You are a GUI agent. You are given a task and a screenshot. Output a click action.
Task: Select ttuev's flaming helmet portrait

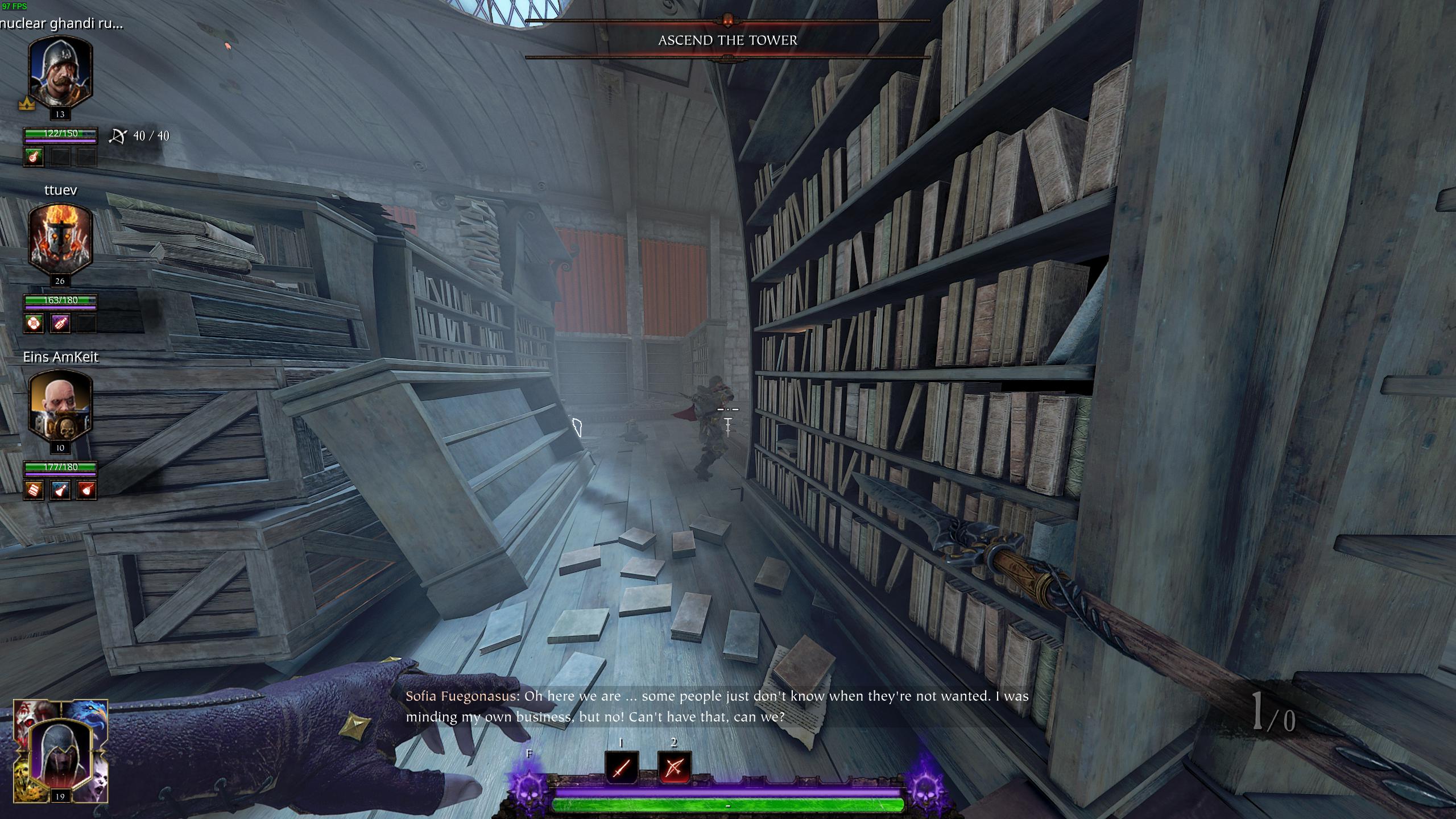(x=60, y=239)
